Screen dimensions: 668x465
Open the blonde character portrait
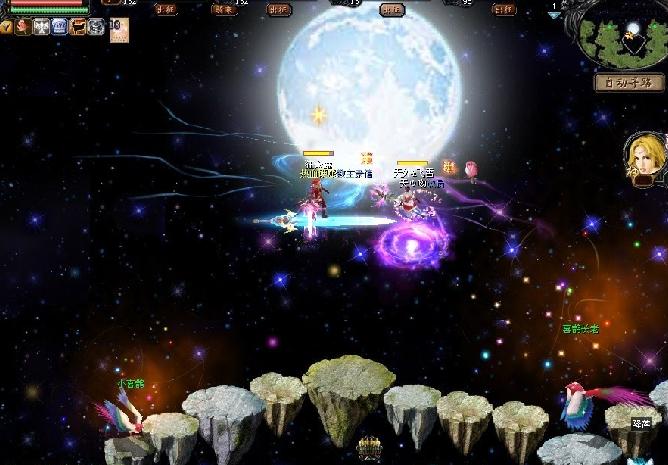[643, 155]
